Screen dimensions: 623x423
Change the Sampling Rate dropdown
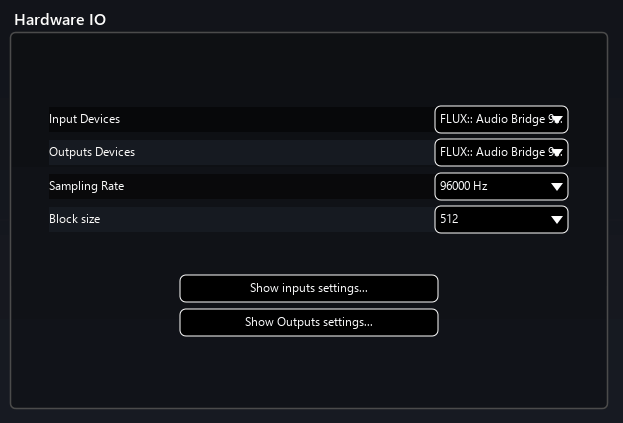(501, 186)
